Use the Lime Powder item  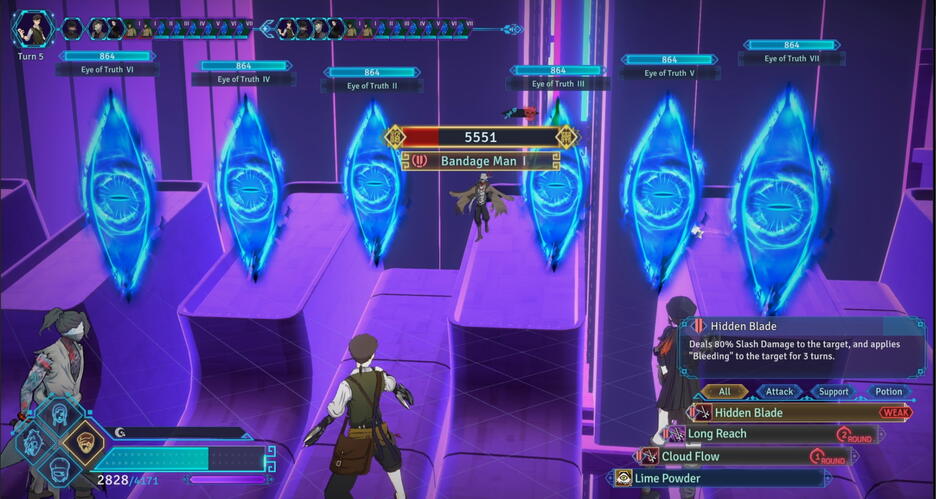tap(720, 478)
